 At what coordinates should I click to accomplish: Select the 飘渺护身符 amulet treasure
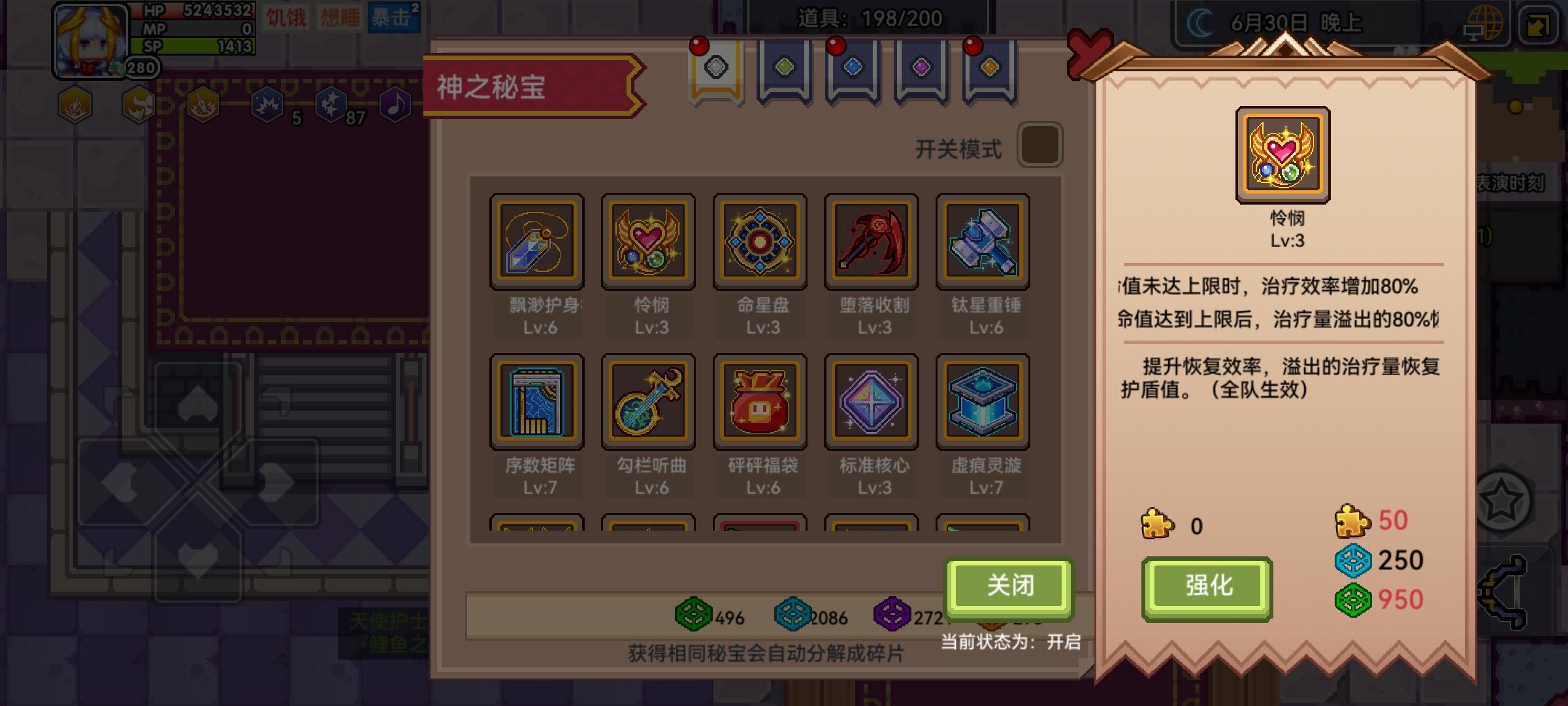pyautogui.click(x=536, y=241)
